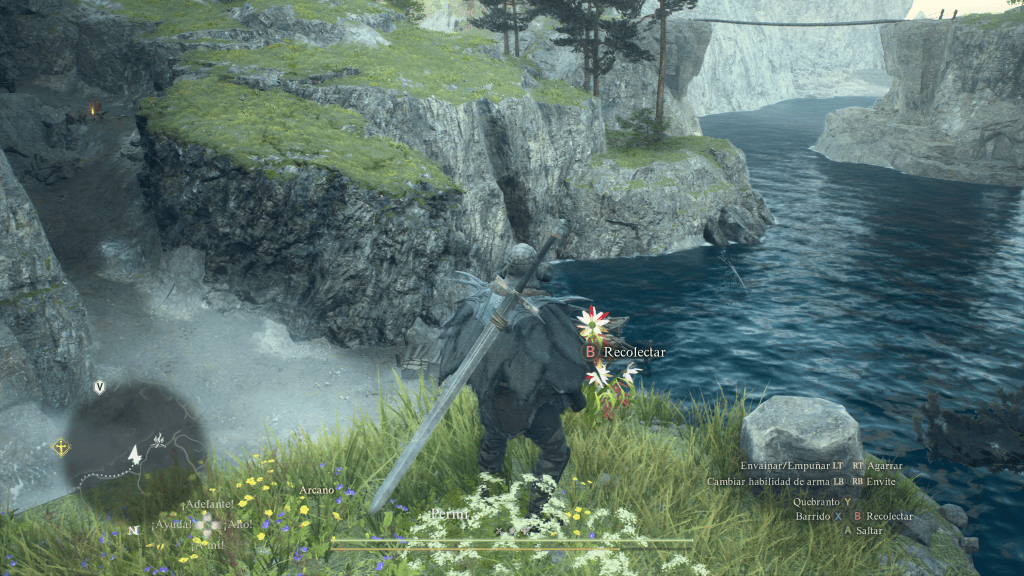Choose the ¡Adelante! pawn command

(x=209, y=503)
